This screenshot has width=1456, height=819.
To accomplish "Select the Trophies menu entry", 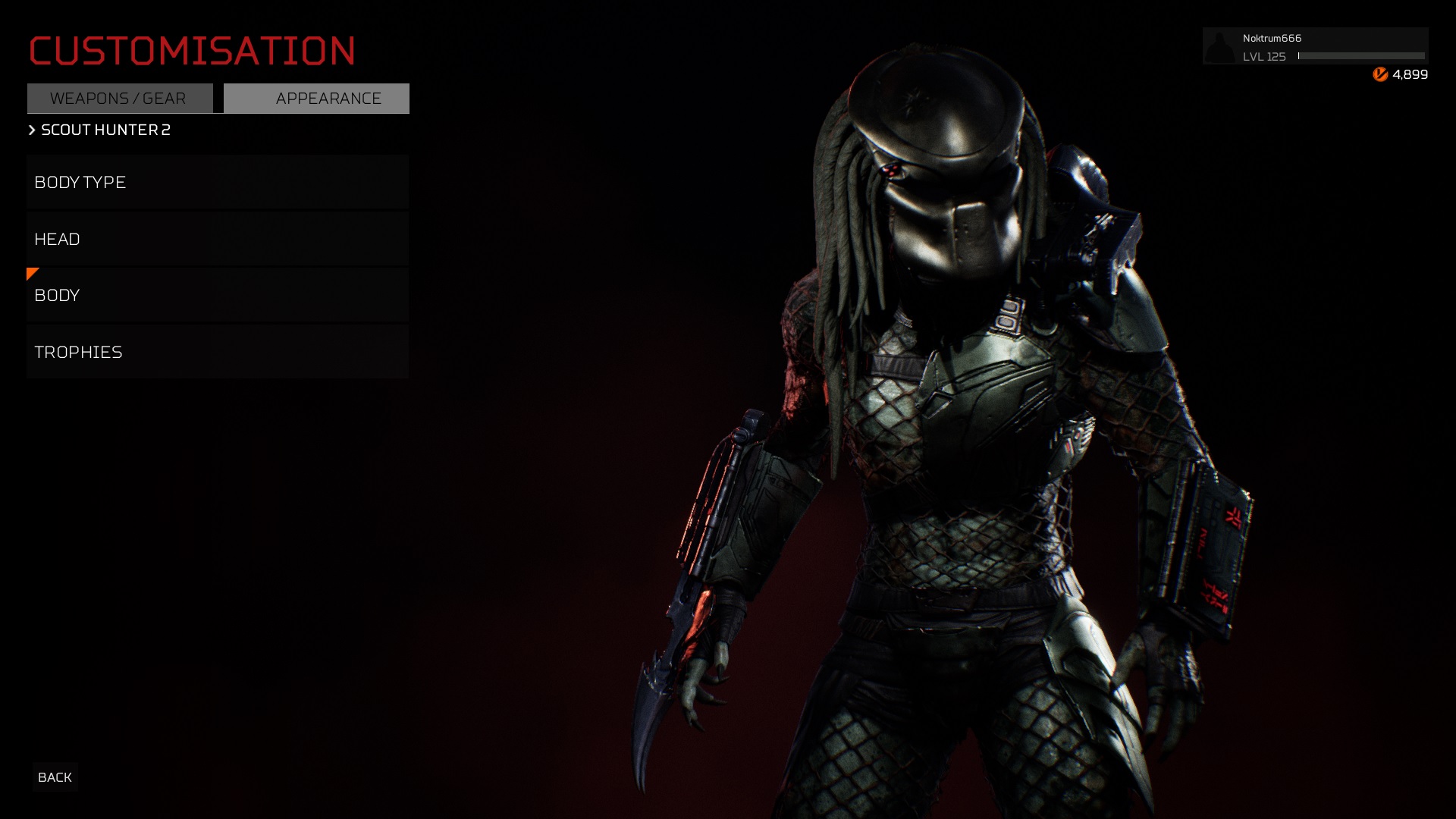I will pos(218,352).
